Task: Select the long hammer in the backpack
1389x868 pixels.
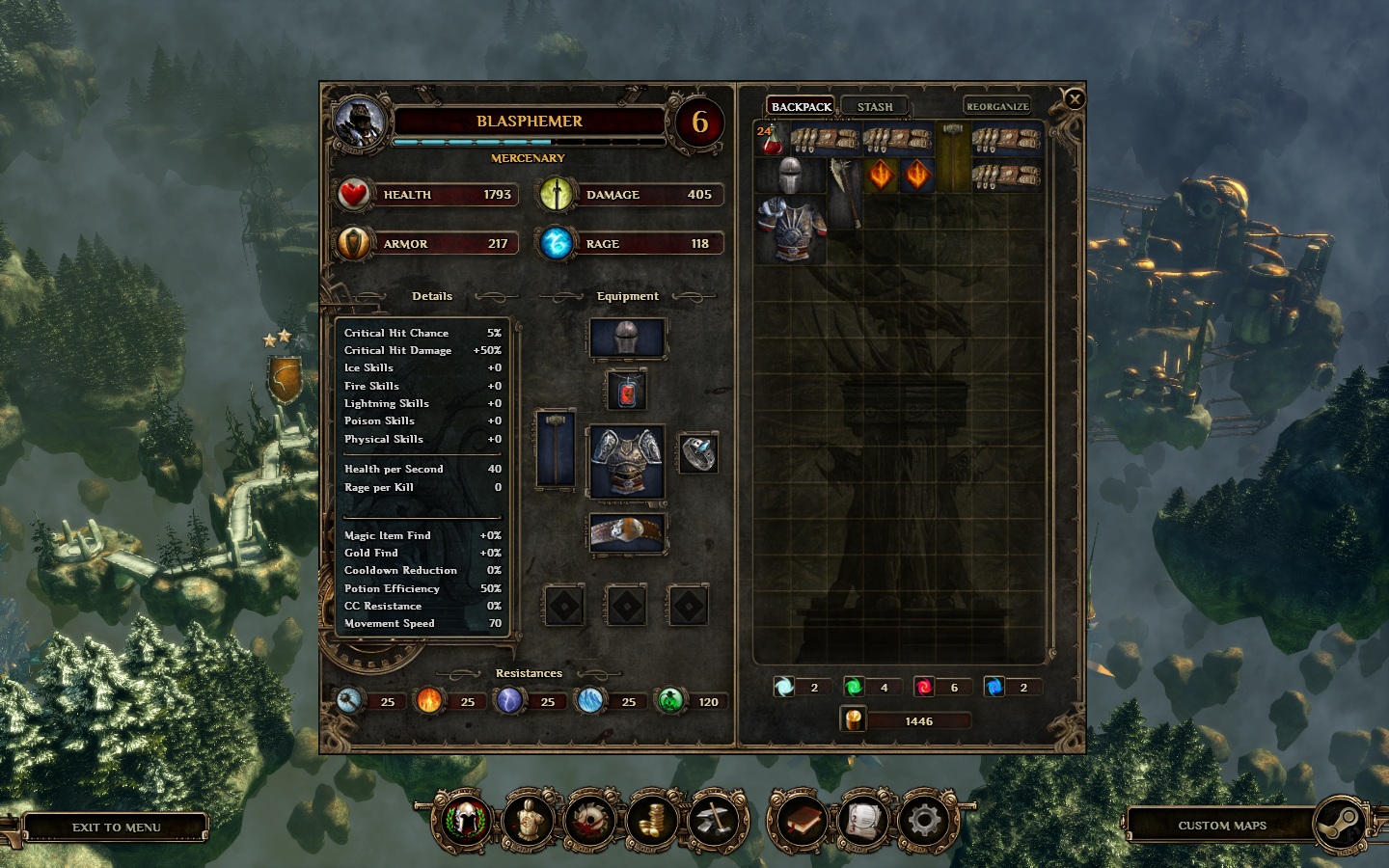Action: (953, 156)
